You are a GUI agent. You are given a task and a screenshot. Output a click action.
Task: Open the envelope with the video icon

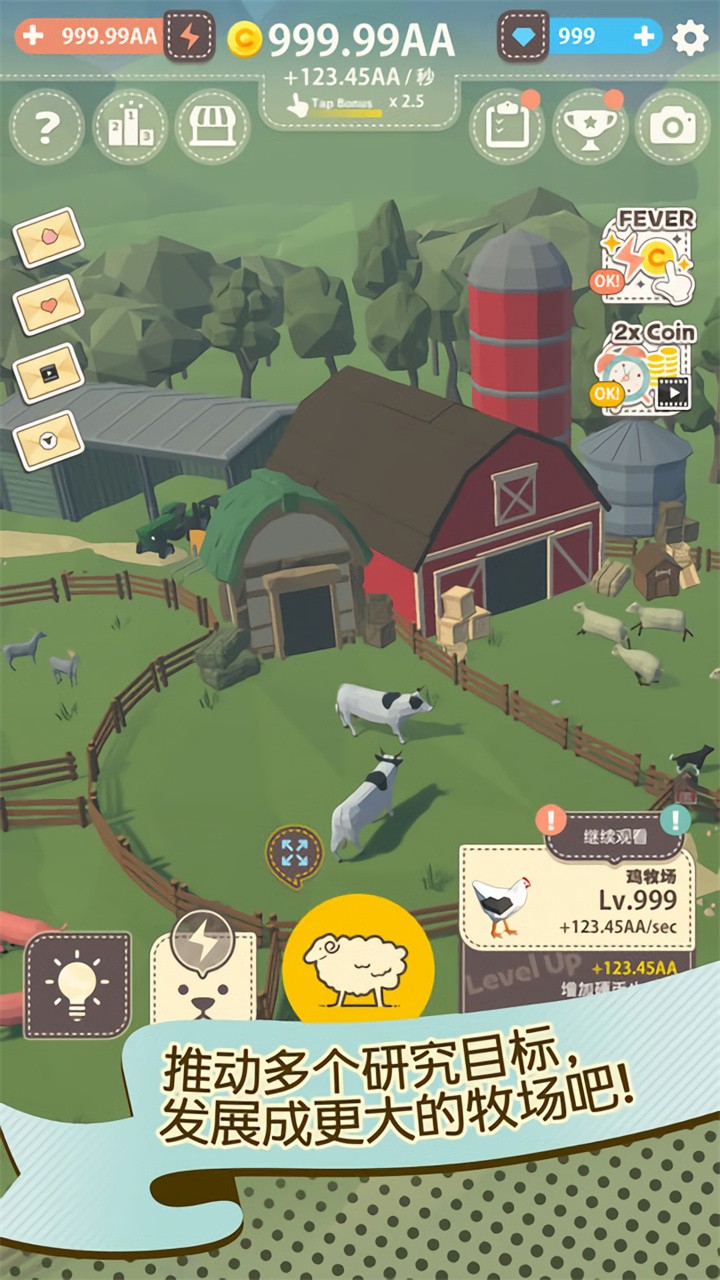48,372
